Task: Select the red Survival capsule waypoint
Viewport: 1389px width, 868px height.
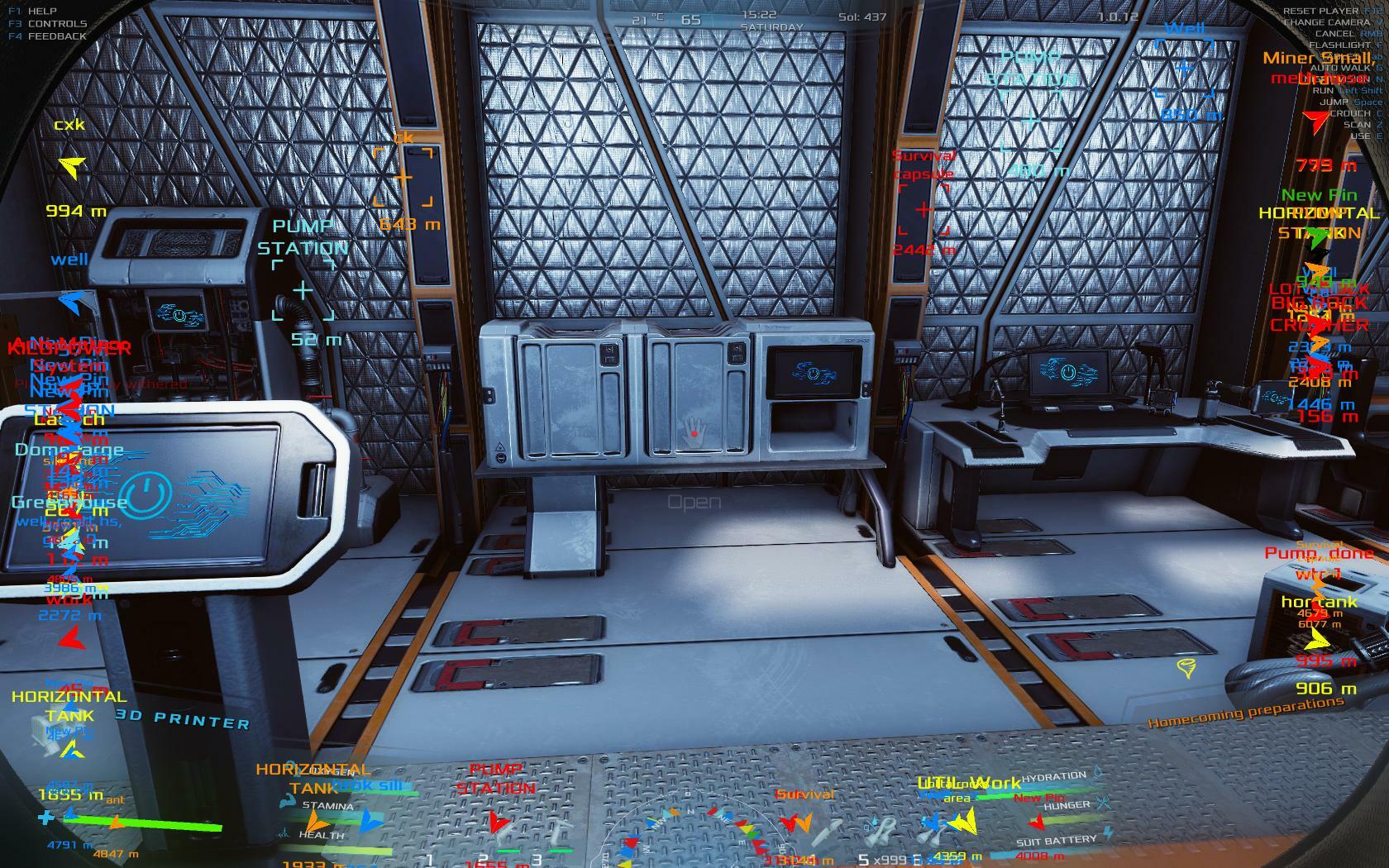Action: (924, 209)
